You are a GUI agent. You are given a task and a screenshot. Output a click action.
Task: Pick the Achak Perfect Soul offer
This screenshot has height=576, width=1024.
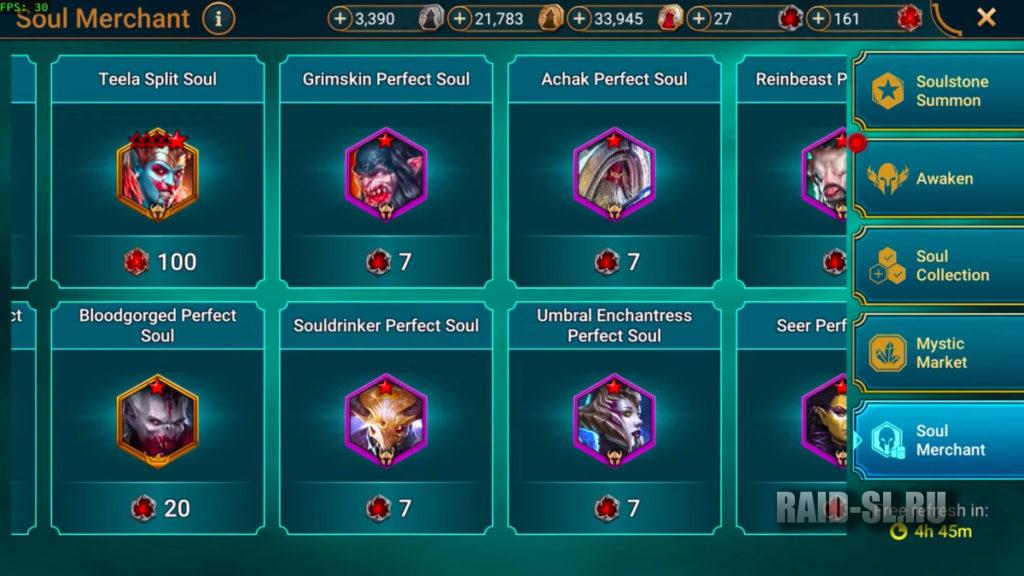coord(614,172)
